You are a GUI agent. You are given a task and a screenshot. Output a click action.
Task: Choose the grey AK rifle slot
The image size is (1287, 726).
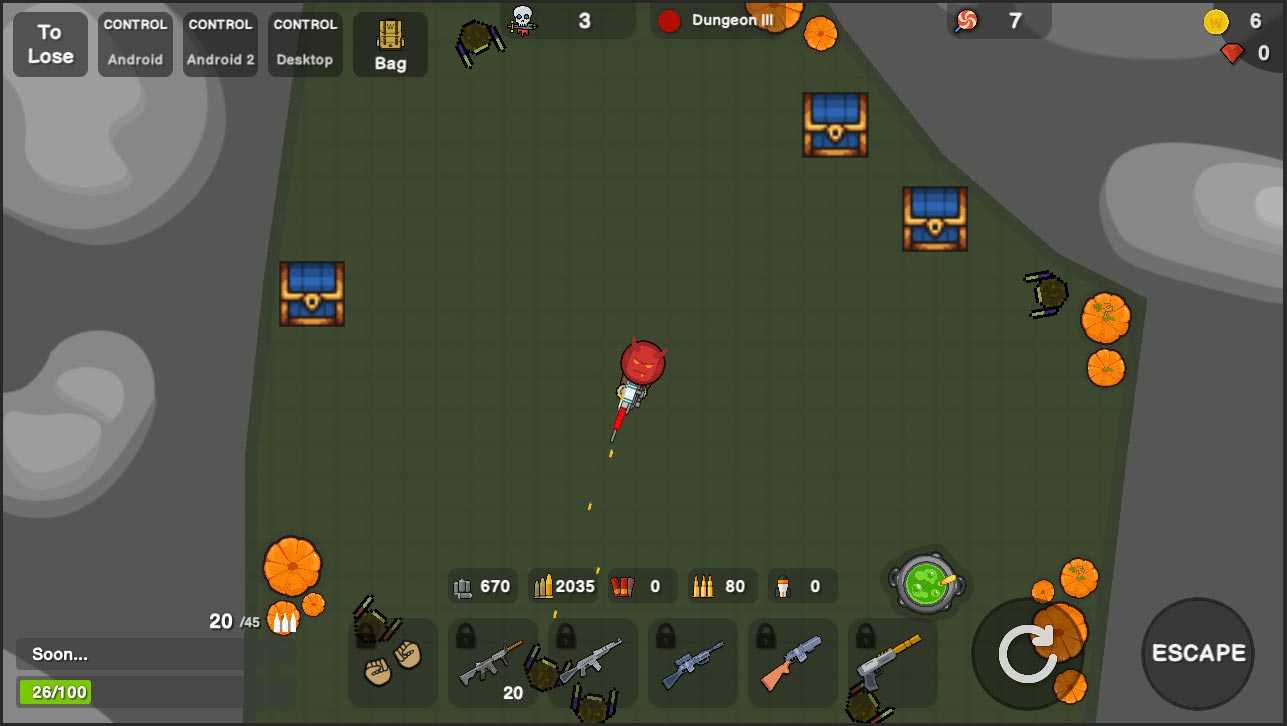coord(593,663)
